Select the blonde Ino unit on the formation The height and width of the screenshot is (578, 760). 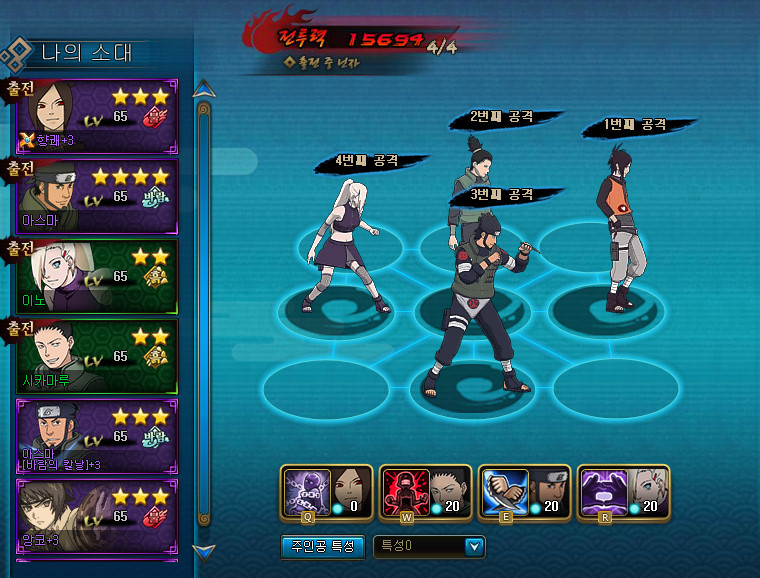click(x=345, y=245)
